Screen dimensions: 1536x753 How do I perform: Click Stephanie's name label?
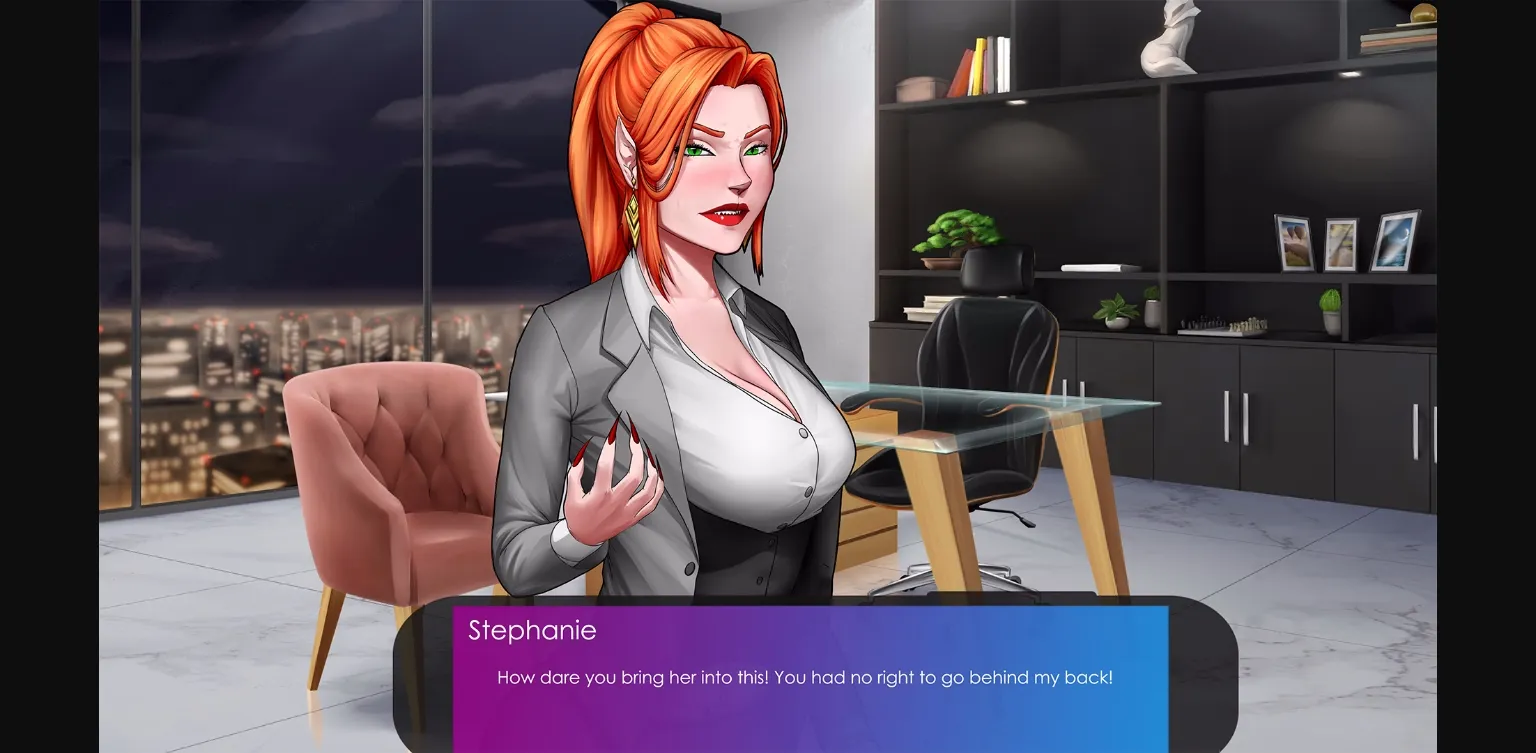[532, 630]
